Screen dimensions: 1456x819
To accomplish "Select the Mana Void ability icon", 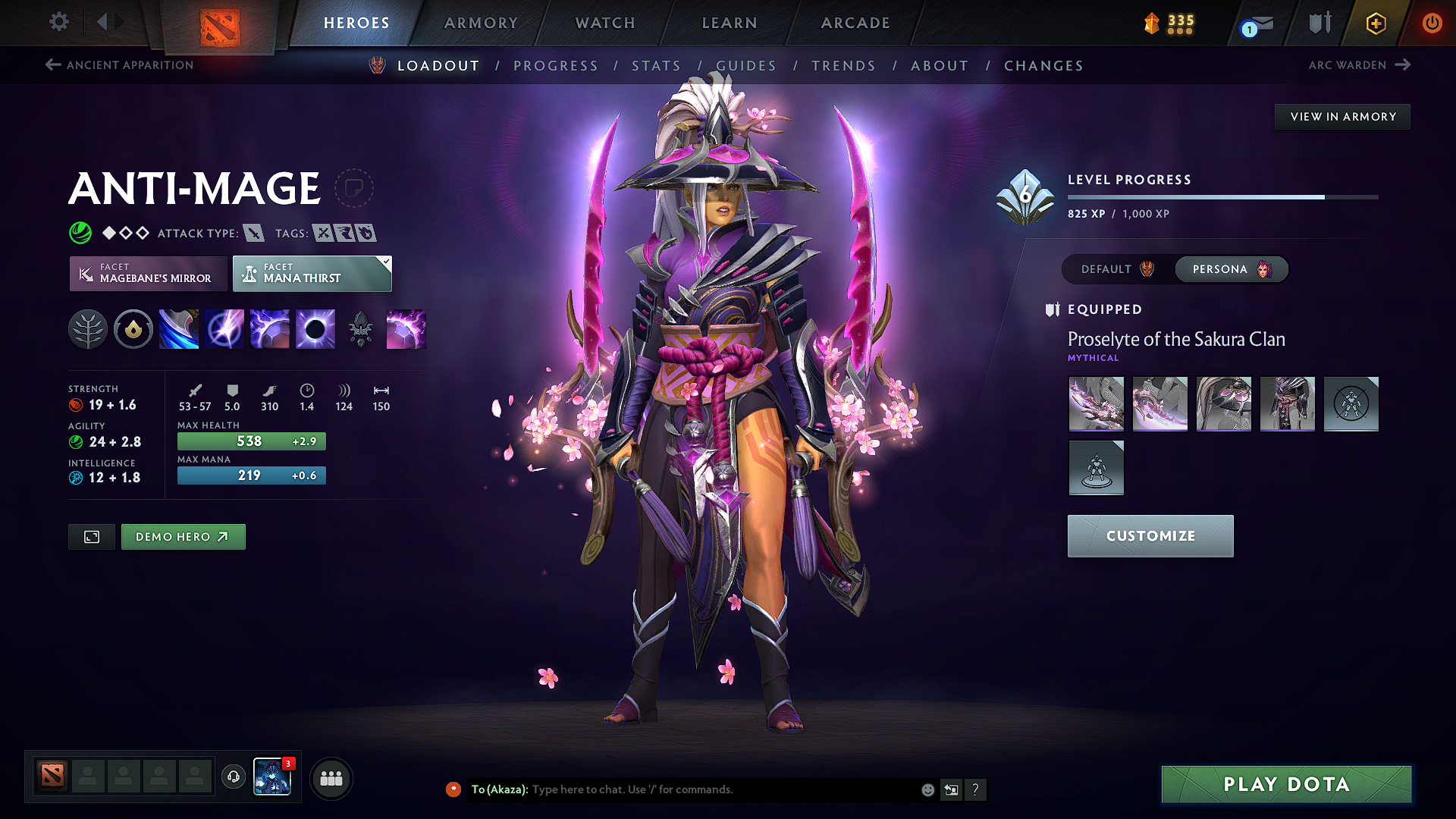I will (315, 328).
